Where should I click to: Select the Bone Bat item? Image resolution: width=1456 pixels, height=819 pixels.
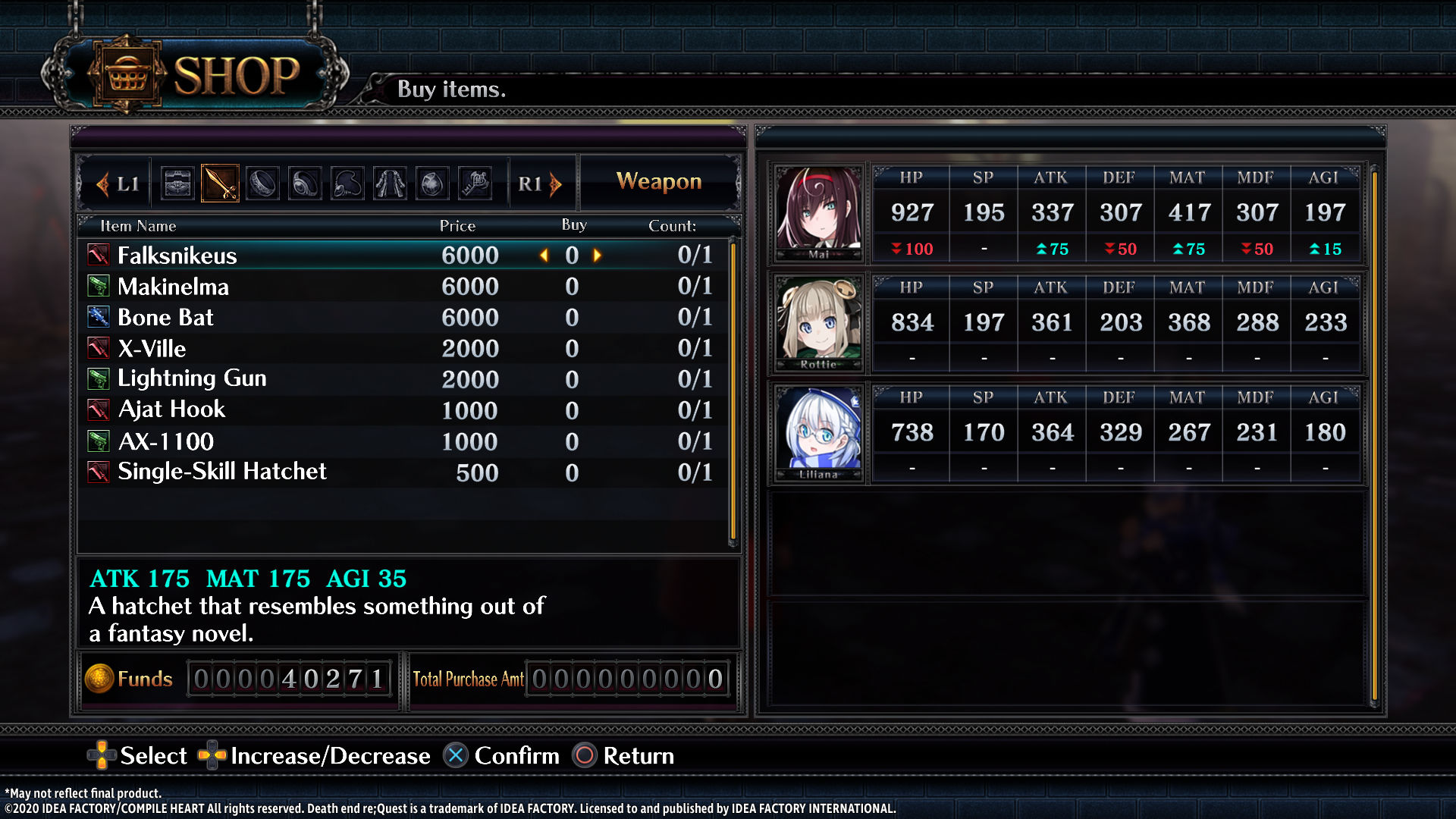coord(165,318)
